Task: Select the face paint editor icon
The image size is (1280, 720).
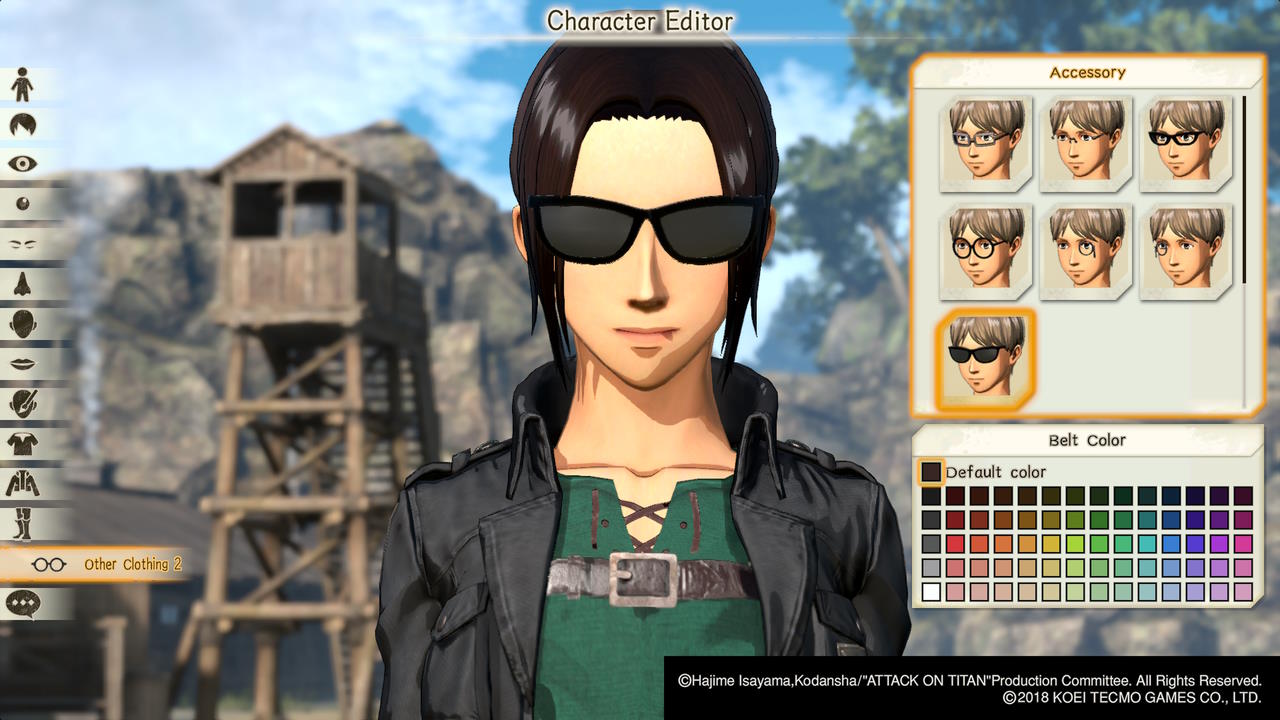Action: [x=22, y=402]
